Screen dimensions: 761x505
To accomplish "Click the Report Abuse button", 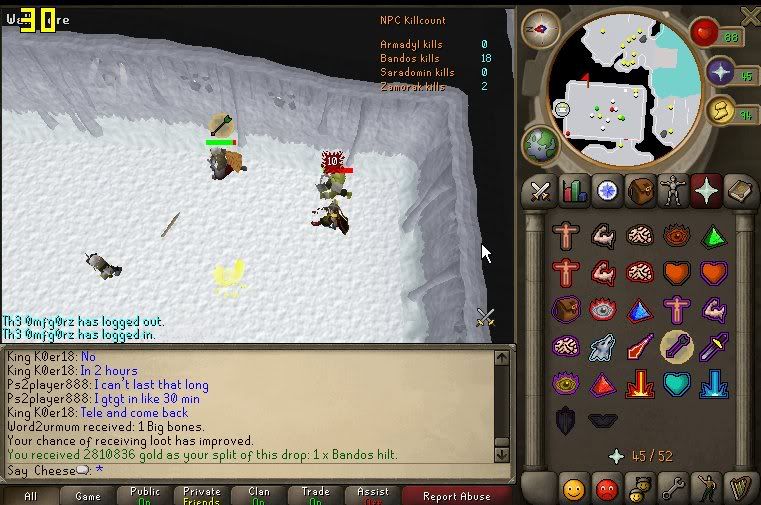I will coord(456,495).
